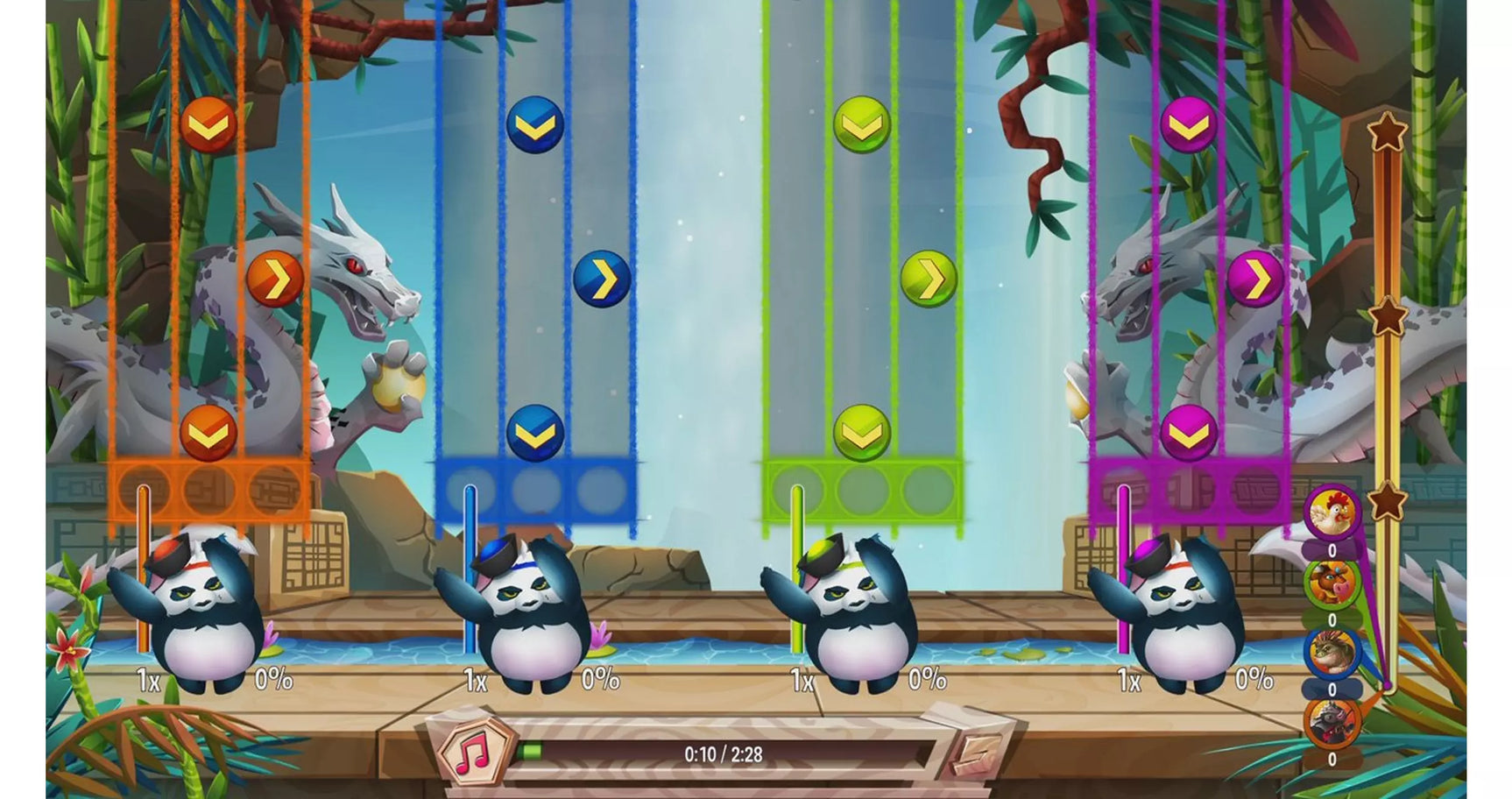Choose the blue-ringed mohawk creature portrait
Screen dimensions: 1512x799
(1332, 653)
